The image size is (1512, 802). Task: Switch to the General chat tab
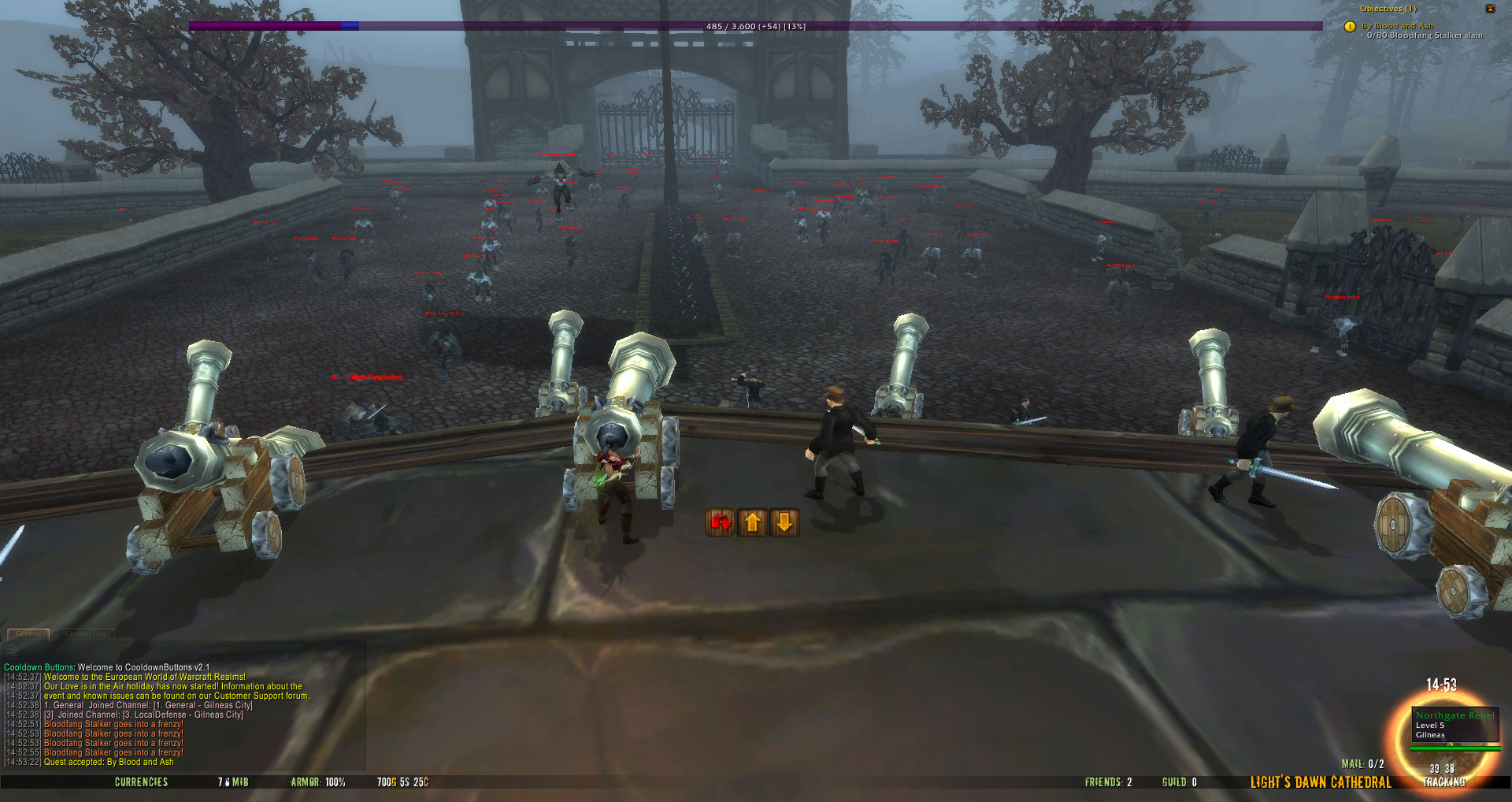coord(28,633)
